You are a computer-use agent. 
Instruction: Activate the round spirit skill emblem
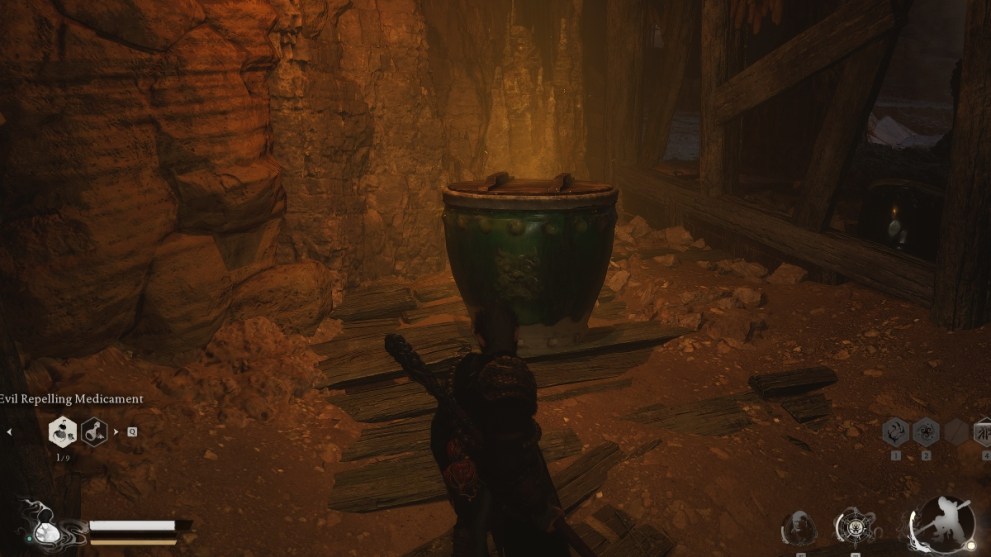tap(855, 527)
